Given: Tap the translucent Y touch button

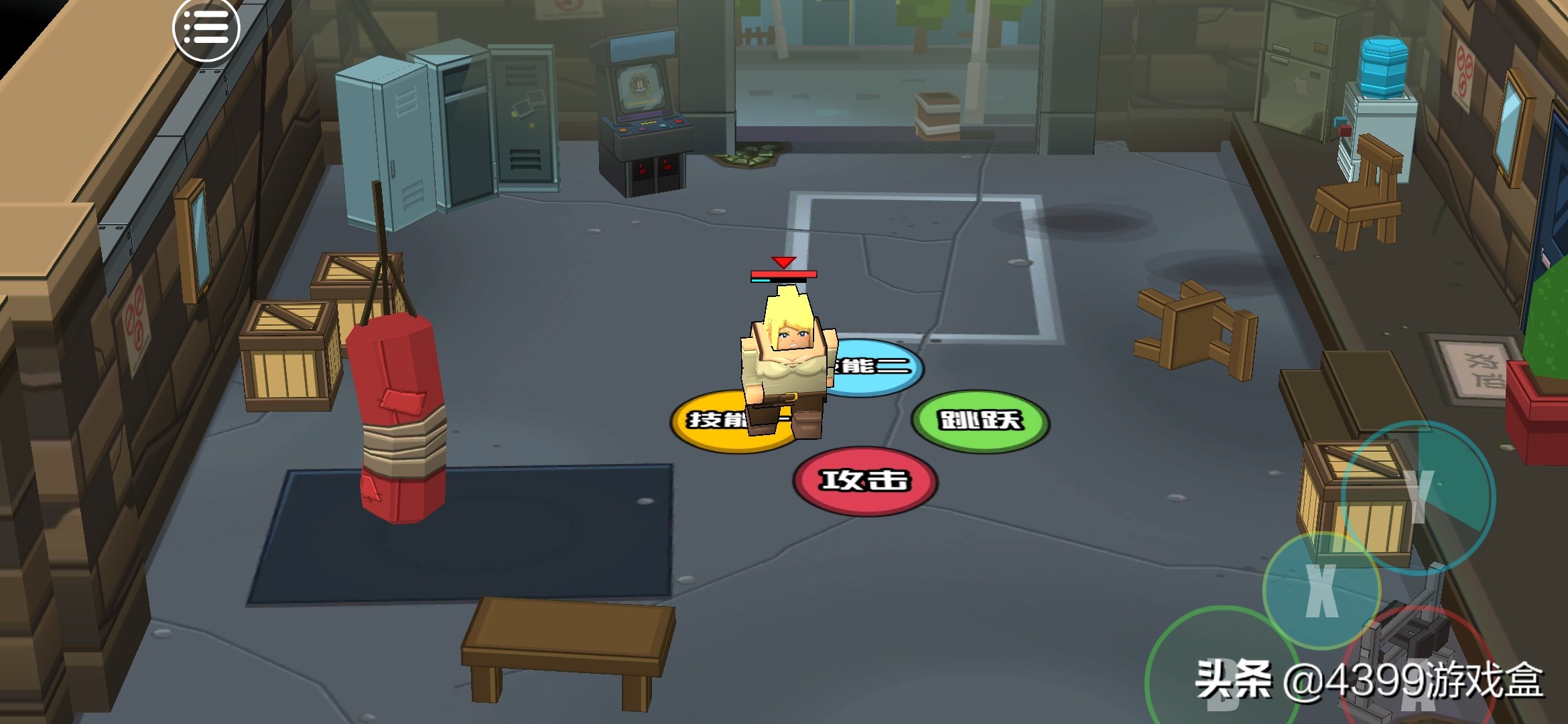Looking at the screenshot, I should (x=1419, y=497).
